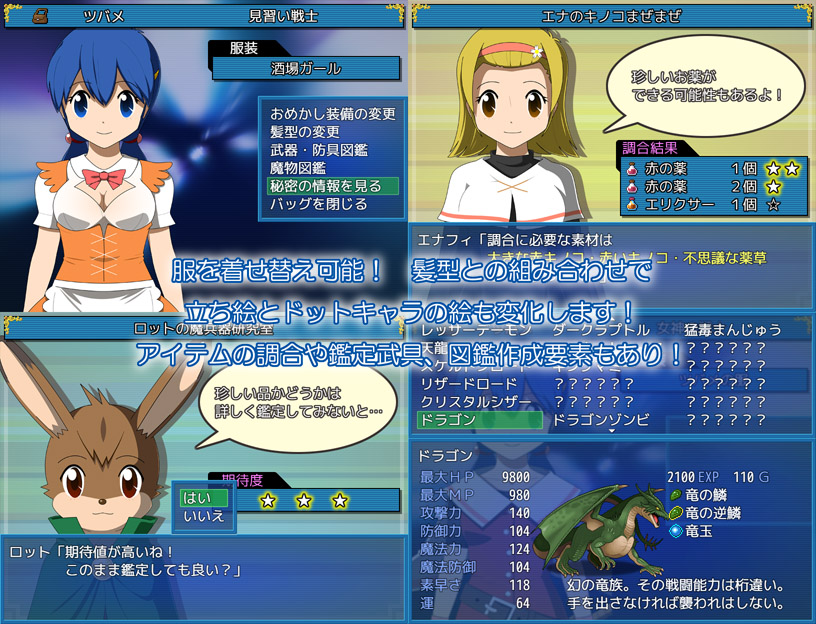Select ダークラプトル monster entry
The height and width of the screenshot is (624, 816).
[x=601, y=329]
